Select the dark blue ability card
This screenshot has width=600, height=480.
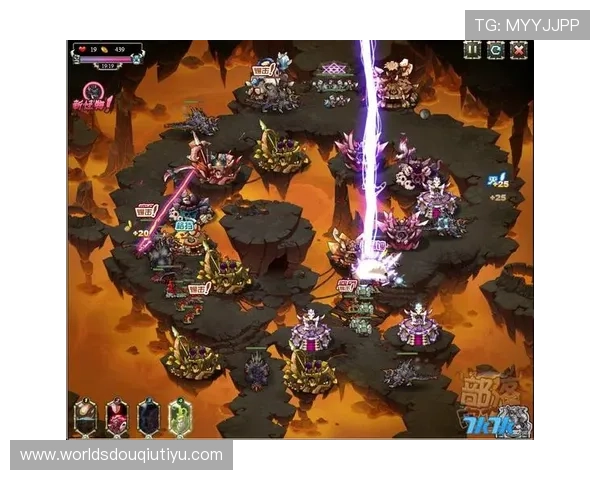coord(149,416)
